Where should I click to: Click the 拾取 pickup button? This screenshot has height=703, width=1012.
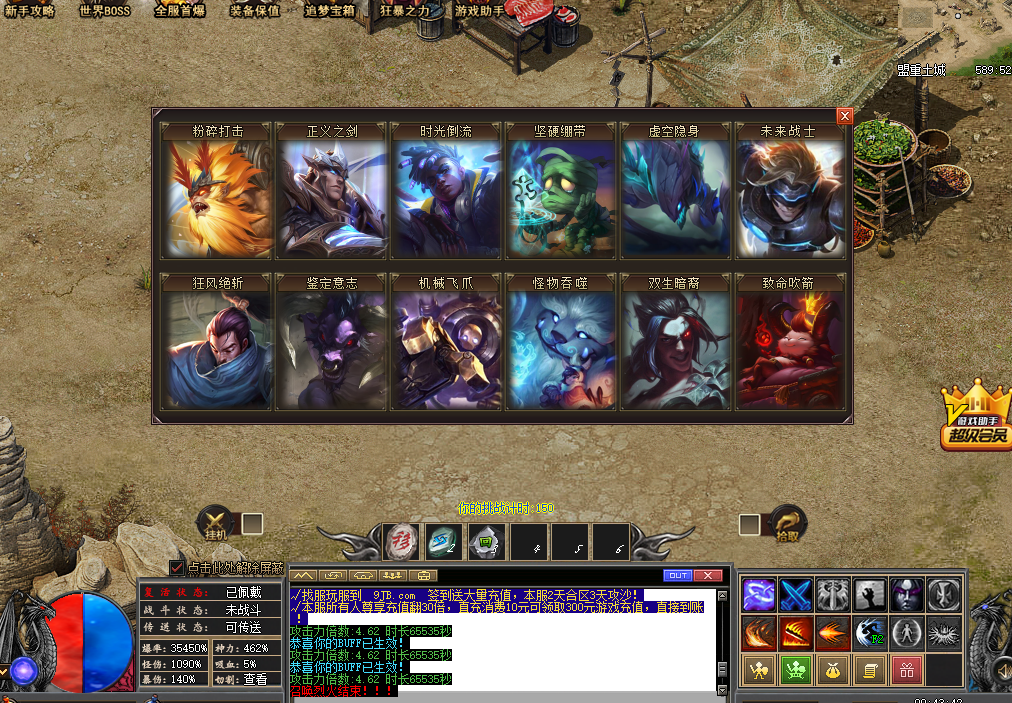point(787,524)
